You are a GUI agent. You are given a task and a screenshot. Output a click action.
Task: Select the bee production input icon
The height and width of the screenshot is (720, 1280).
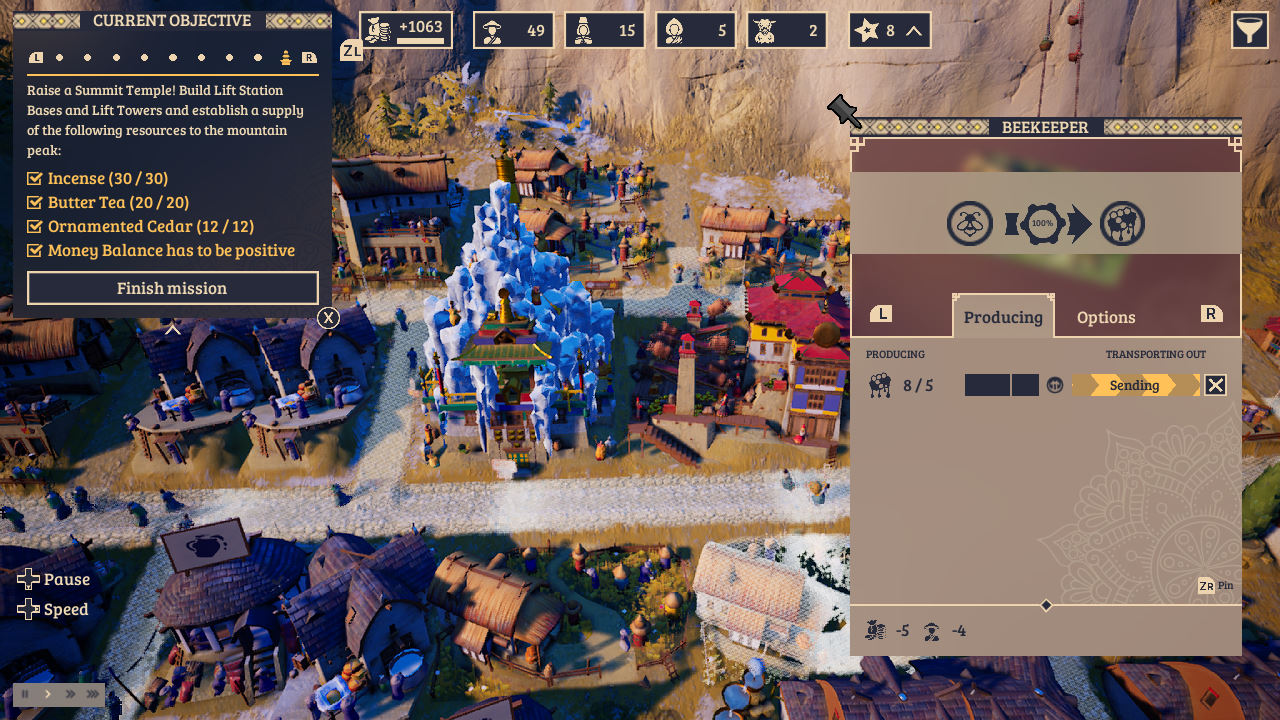967,223
